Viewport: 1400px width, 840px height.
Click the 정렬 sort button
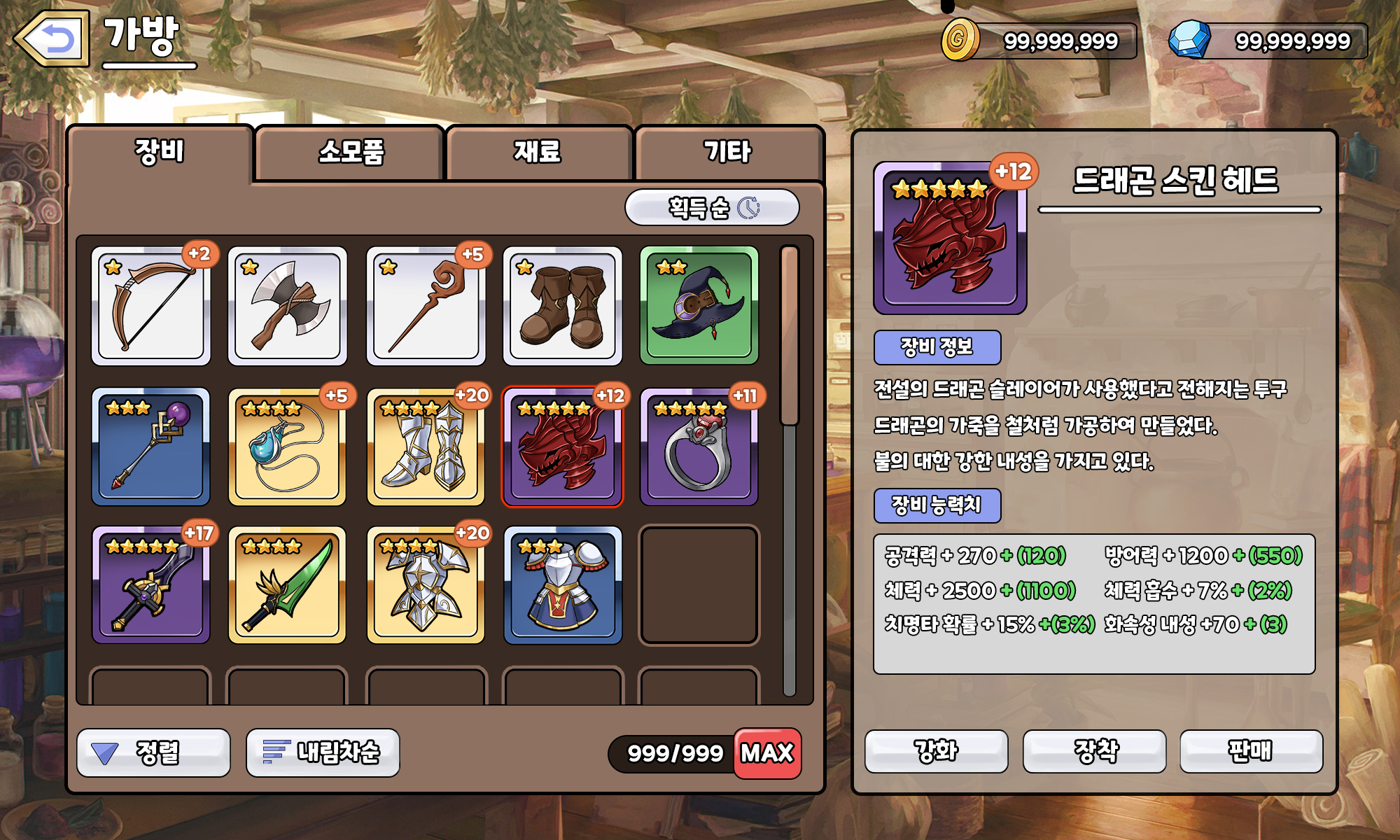153,752
